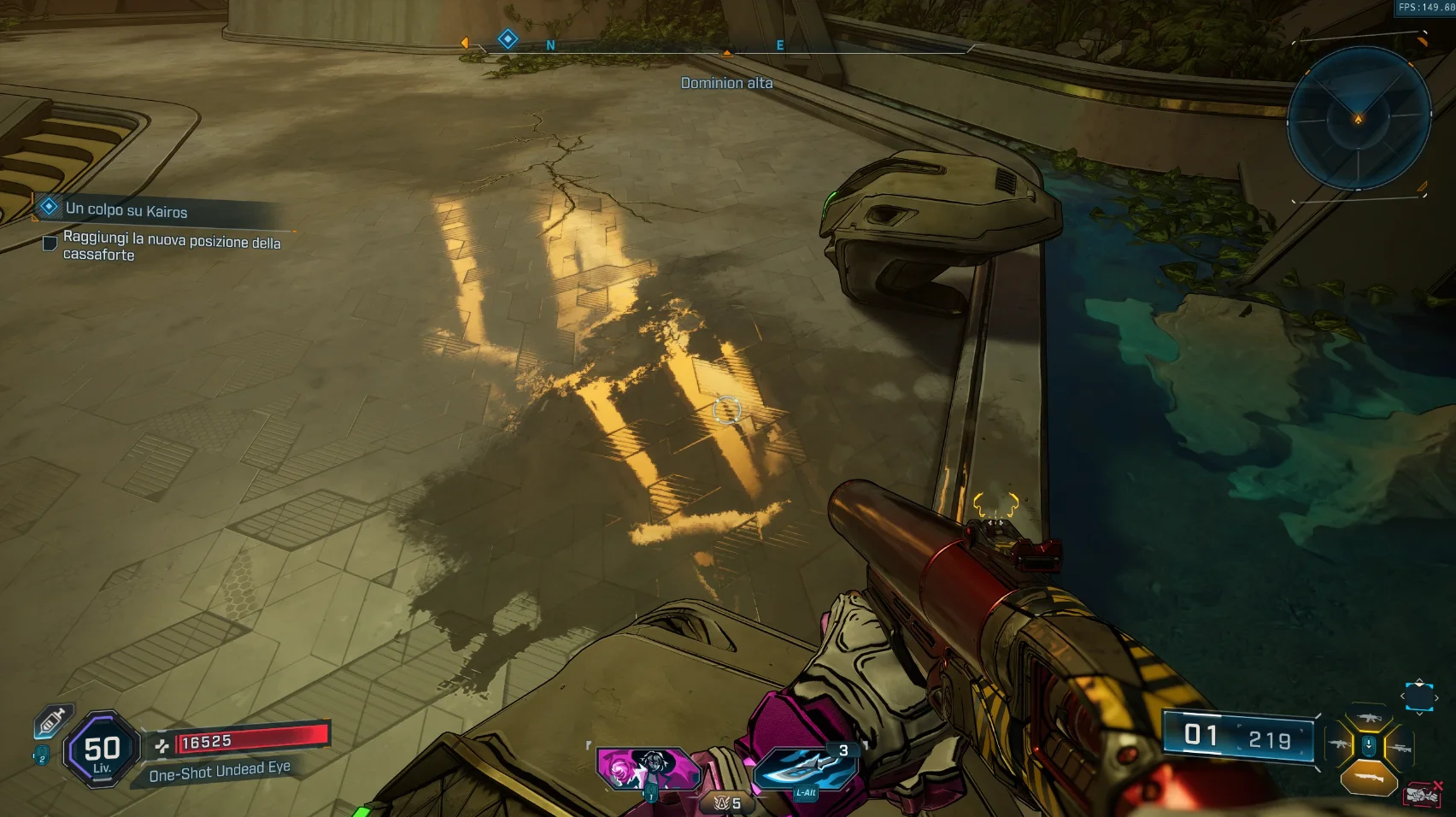
Task: Click the level 50 character badge
Action: tap(102, 749)
